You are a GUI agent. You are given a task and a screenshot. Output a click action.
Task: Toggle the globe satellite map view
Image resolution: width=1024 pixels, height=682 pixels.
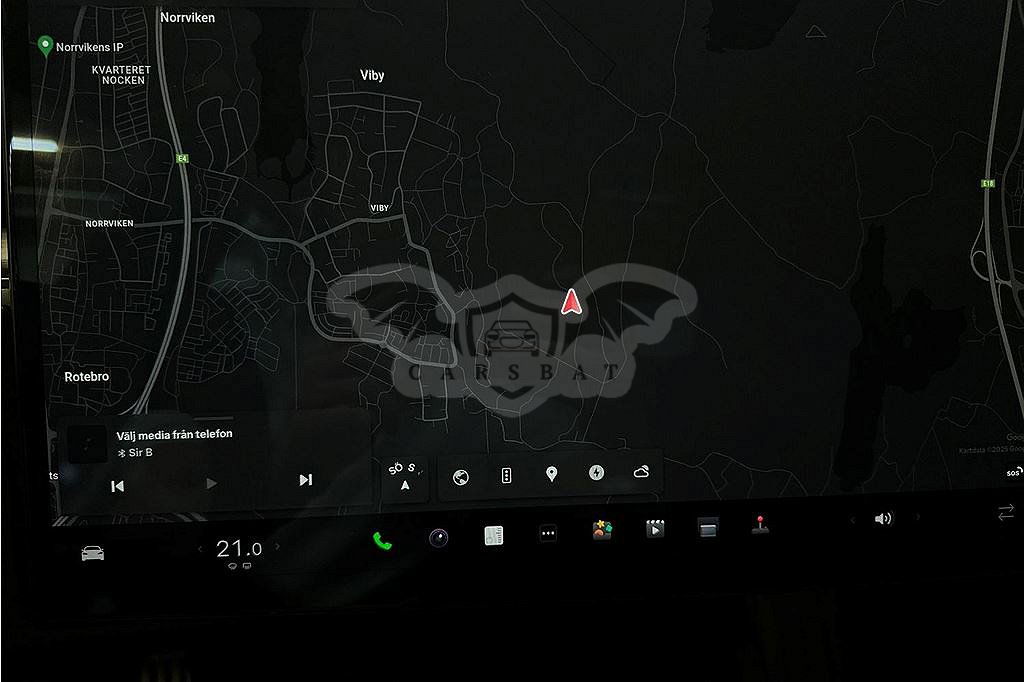point(460,477)
